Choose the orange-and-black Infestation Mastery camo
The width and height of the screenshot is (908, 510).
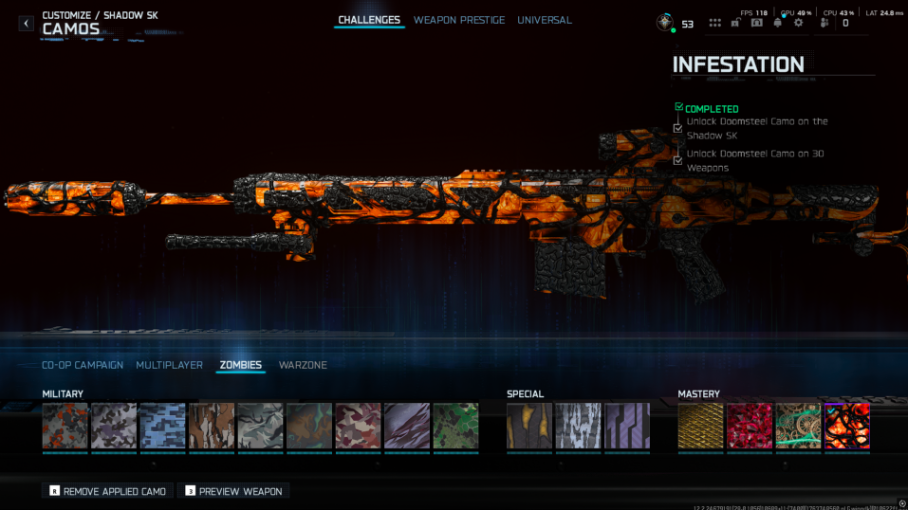coord(847,426)
